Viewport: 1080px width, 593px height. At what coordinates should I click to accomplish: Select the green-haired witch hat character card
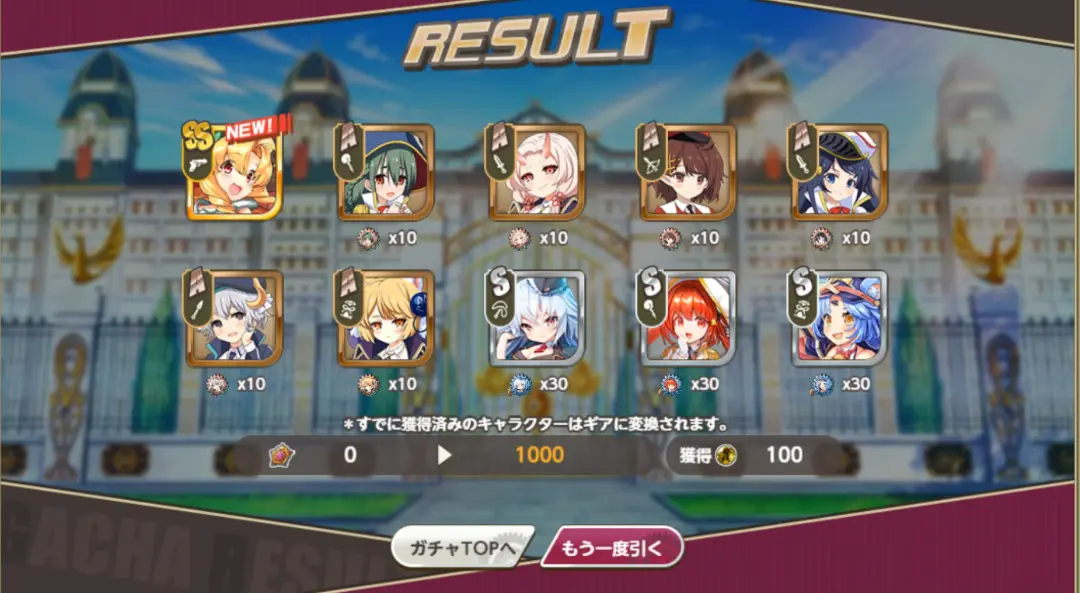(386, 173)
